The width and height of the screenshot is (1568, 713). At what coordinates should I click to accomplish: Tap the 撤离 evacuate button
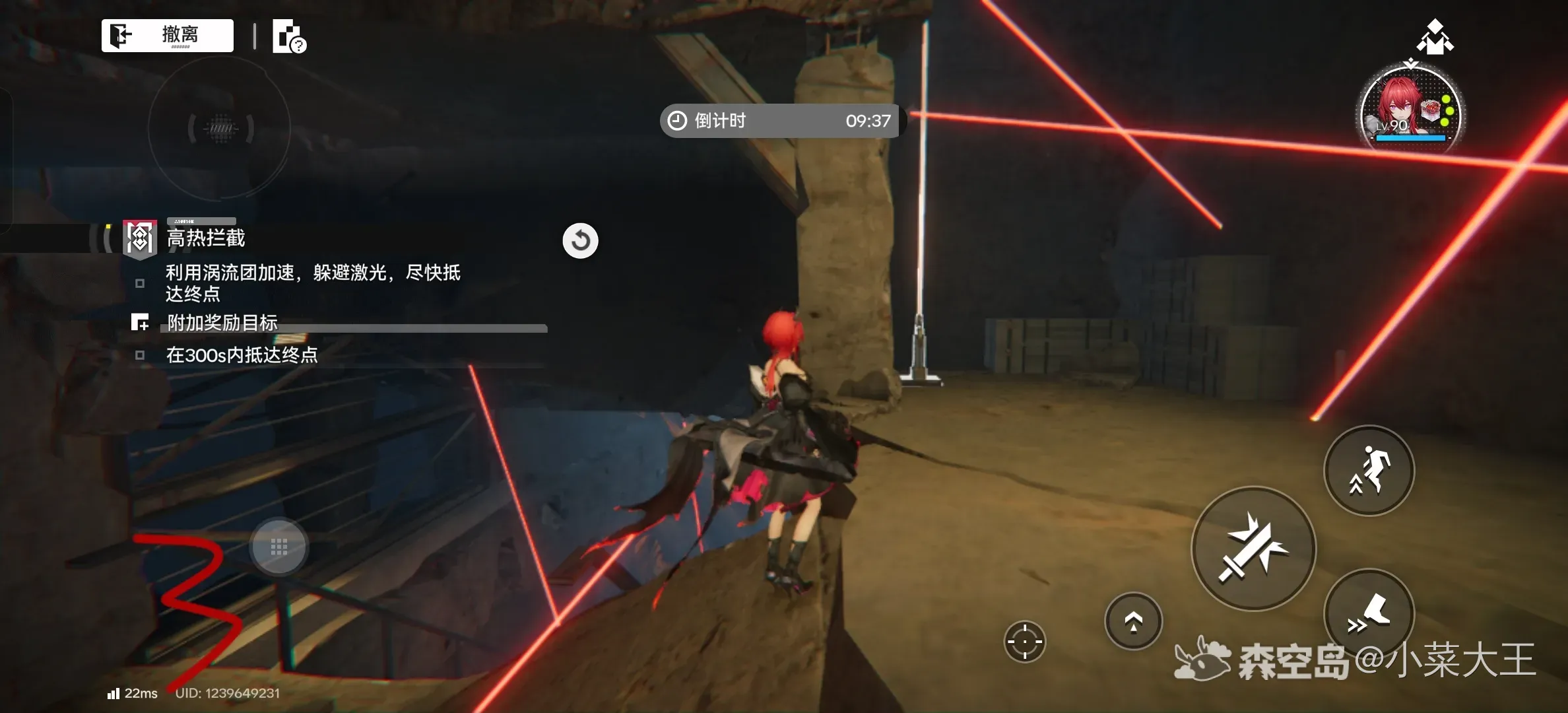point(168,35)
